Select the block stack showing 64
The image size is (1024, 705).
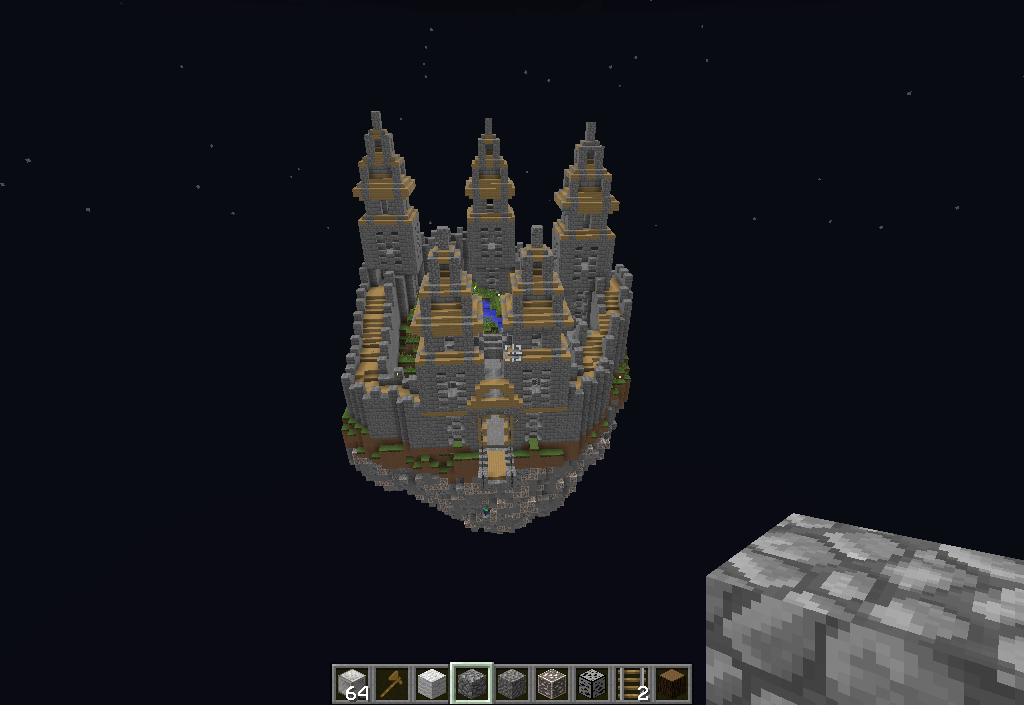click(351, 683)
